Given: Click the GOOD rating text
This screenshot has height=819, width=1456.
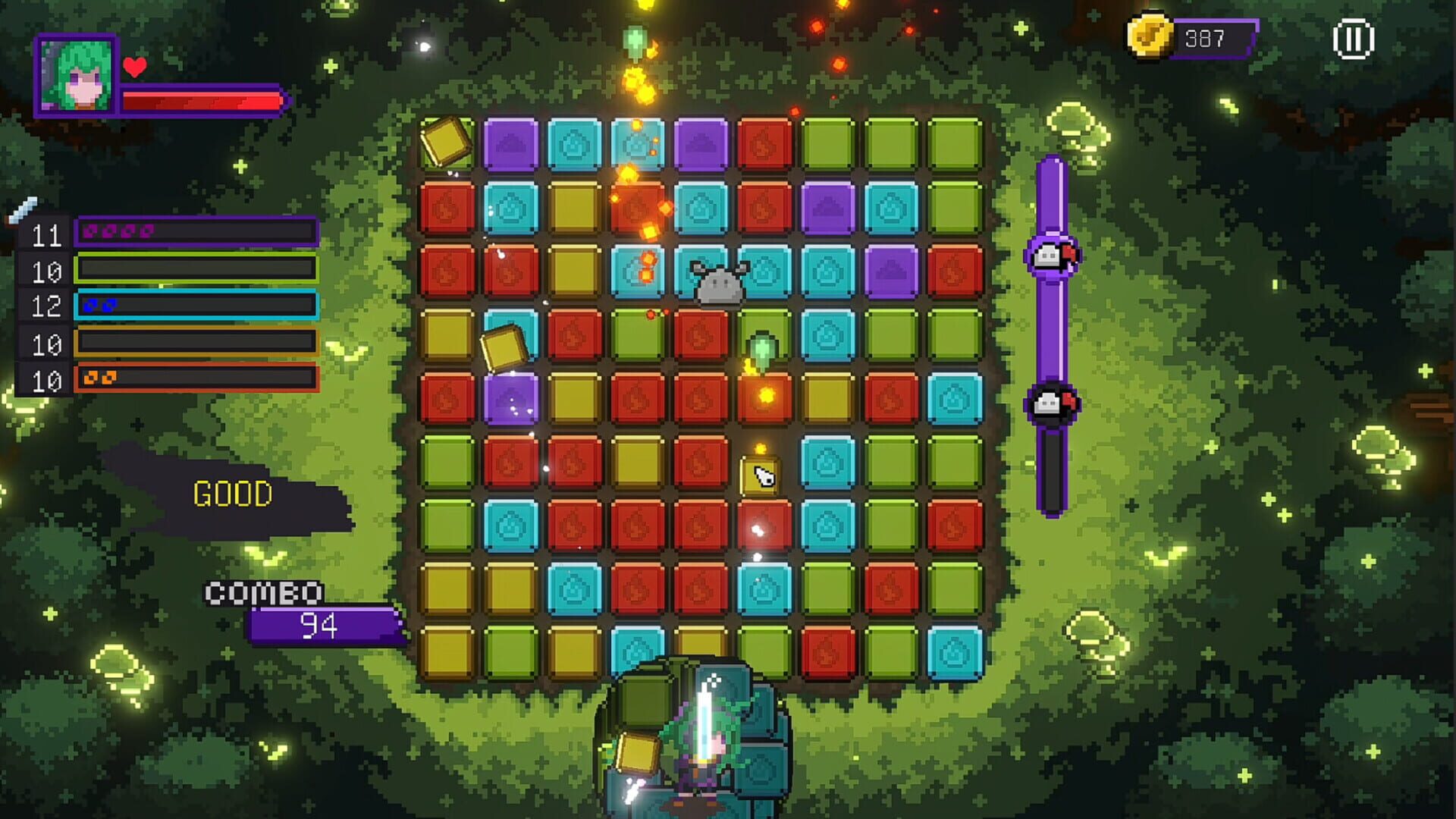Looking at the screenshot, I should (231, 494).
